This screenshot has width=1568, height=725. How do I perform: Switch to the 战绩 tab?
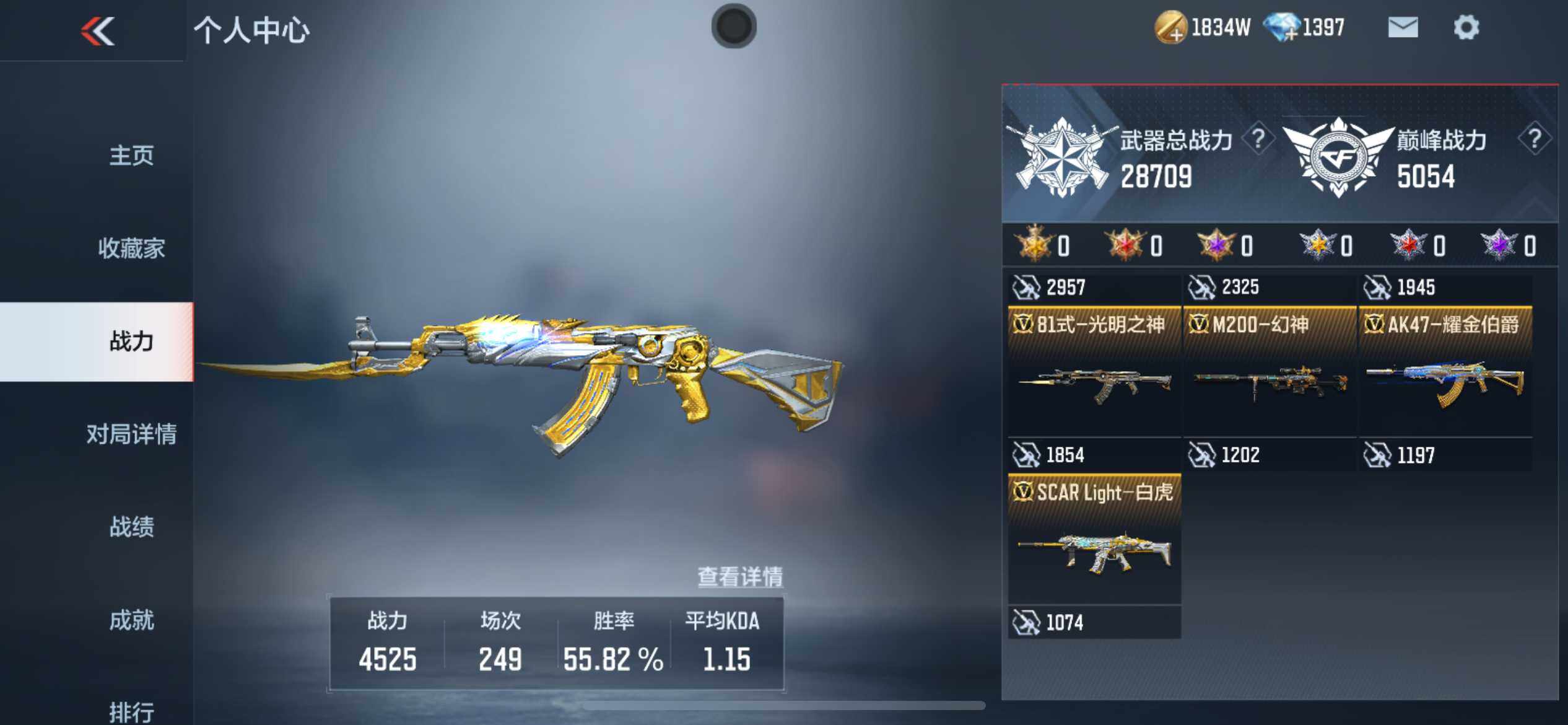tap(131, 527)
